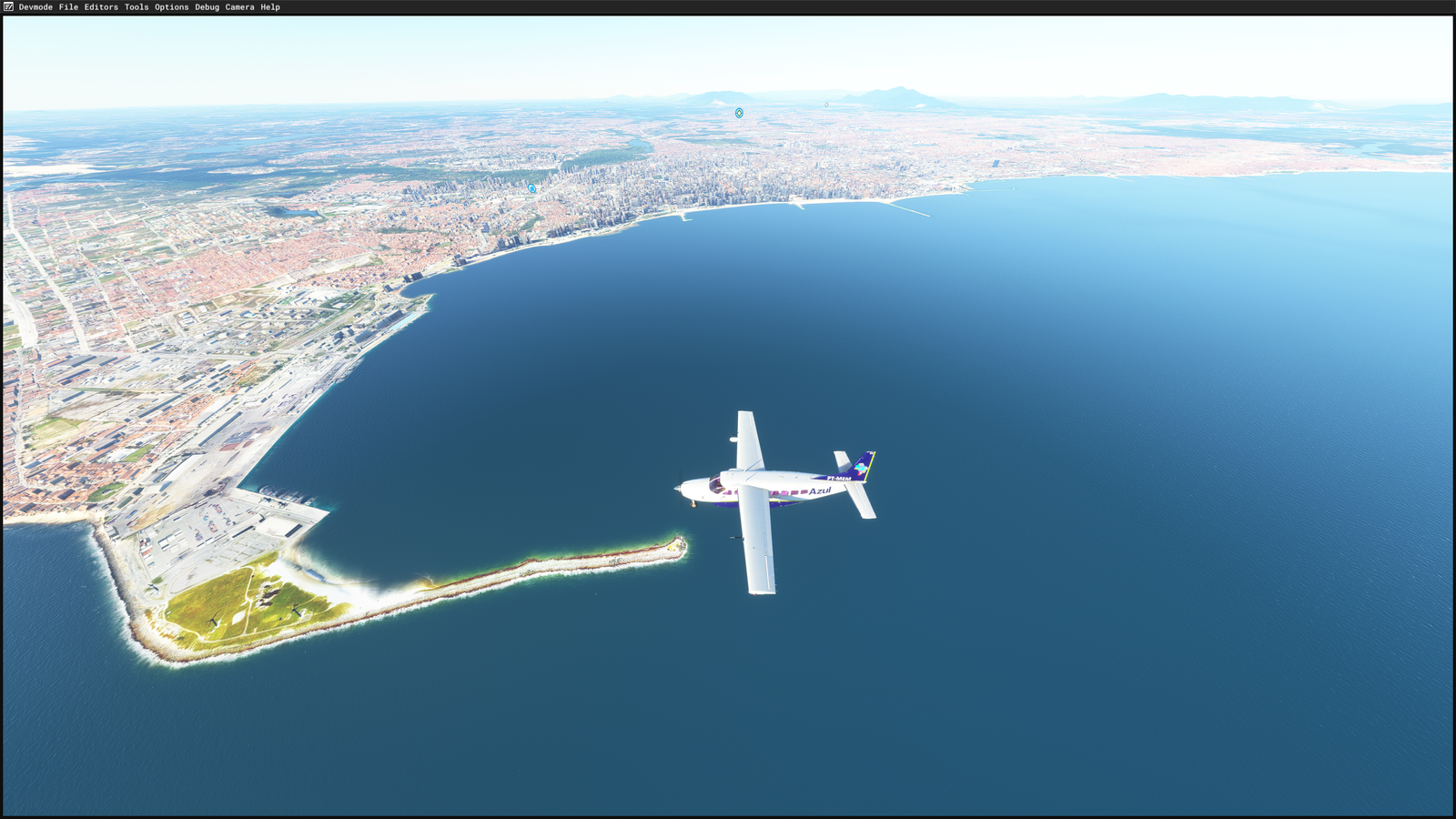Open the Editors menu
The width and height of the screenshot is (1456, 819).
click(101, 7)
